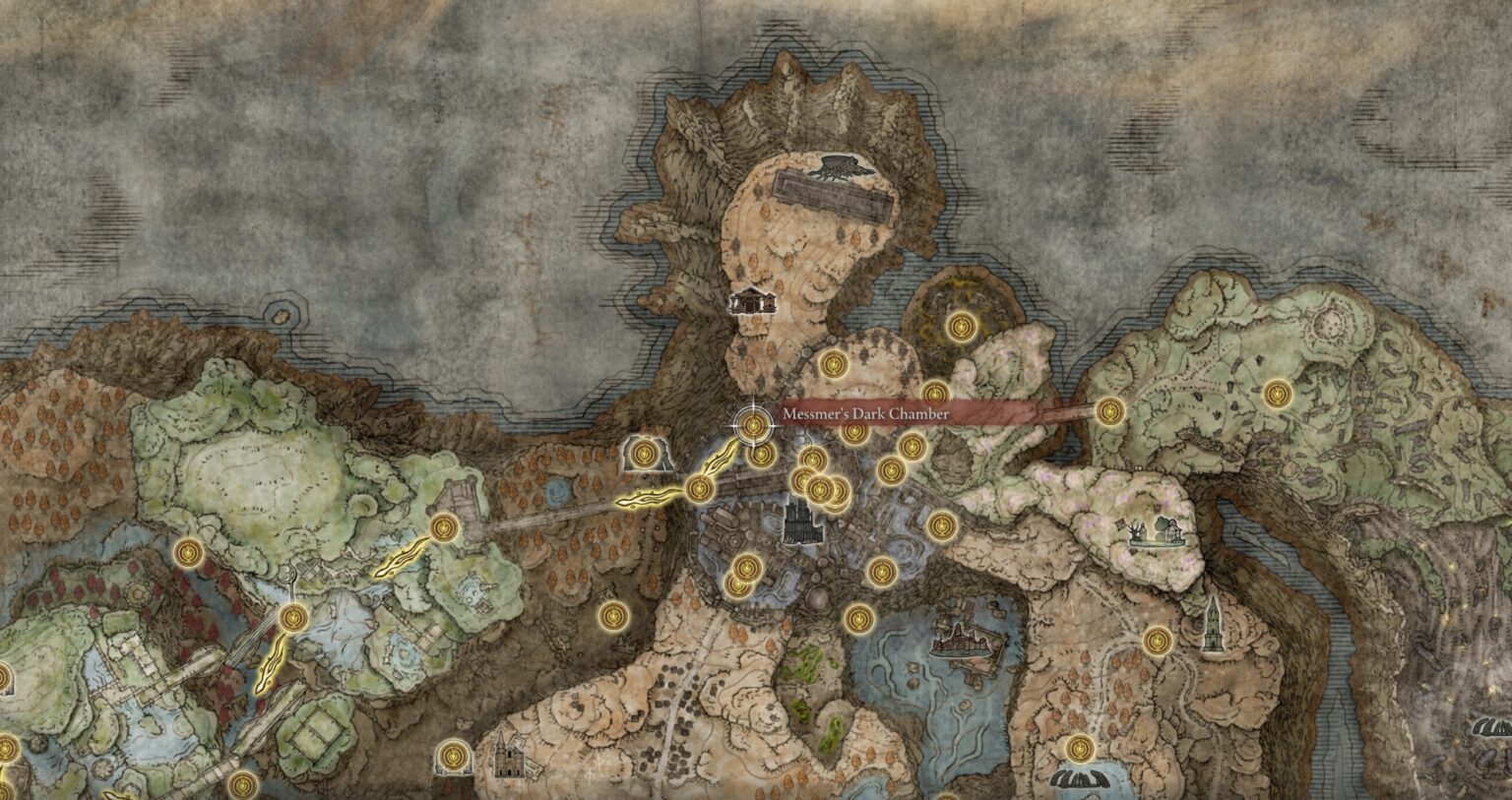Screen dimensions: 1512x800
Task: Click the small cabin icon at the map's top
Action: click(752, 302)
